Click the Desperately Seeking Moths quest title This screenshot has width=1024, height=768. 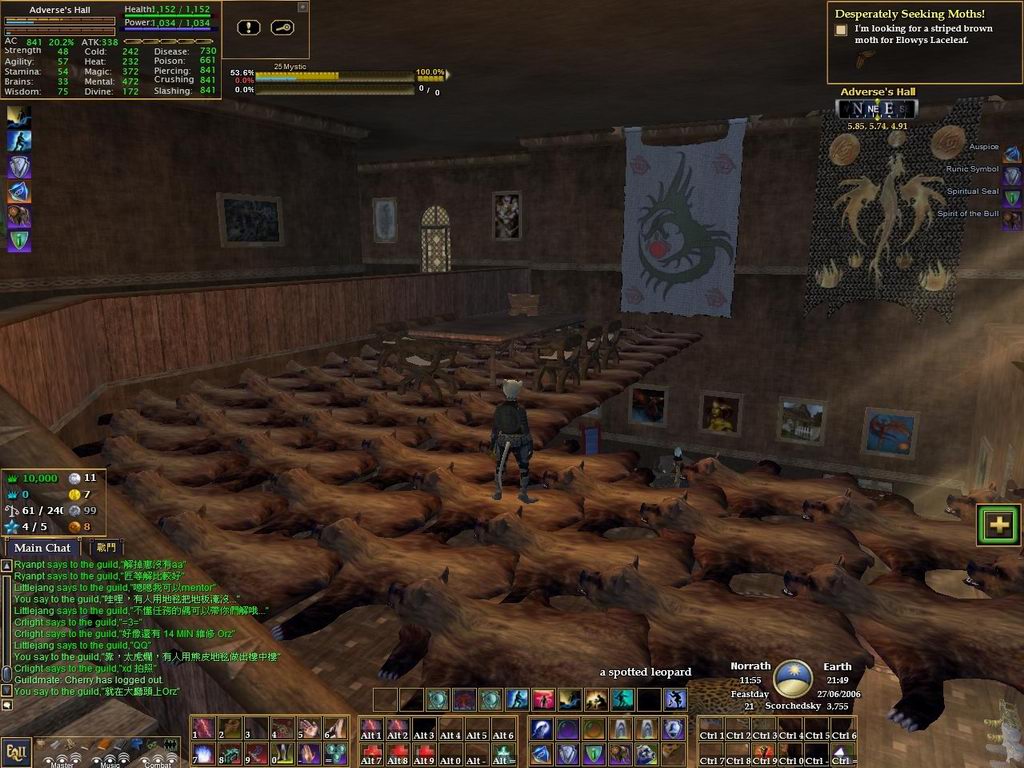909,14
